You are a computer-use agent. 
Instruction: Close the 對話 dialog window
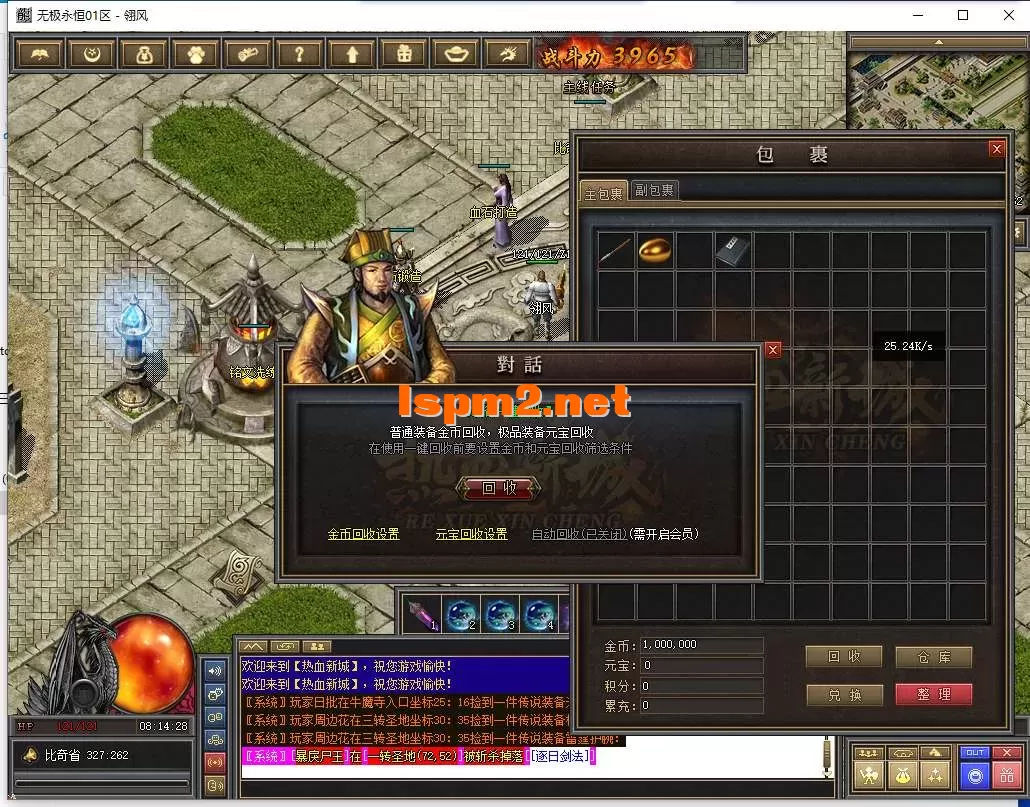(772, 350)
